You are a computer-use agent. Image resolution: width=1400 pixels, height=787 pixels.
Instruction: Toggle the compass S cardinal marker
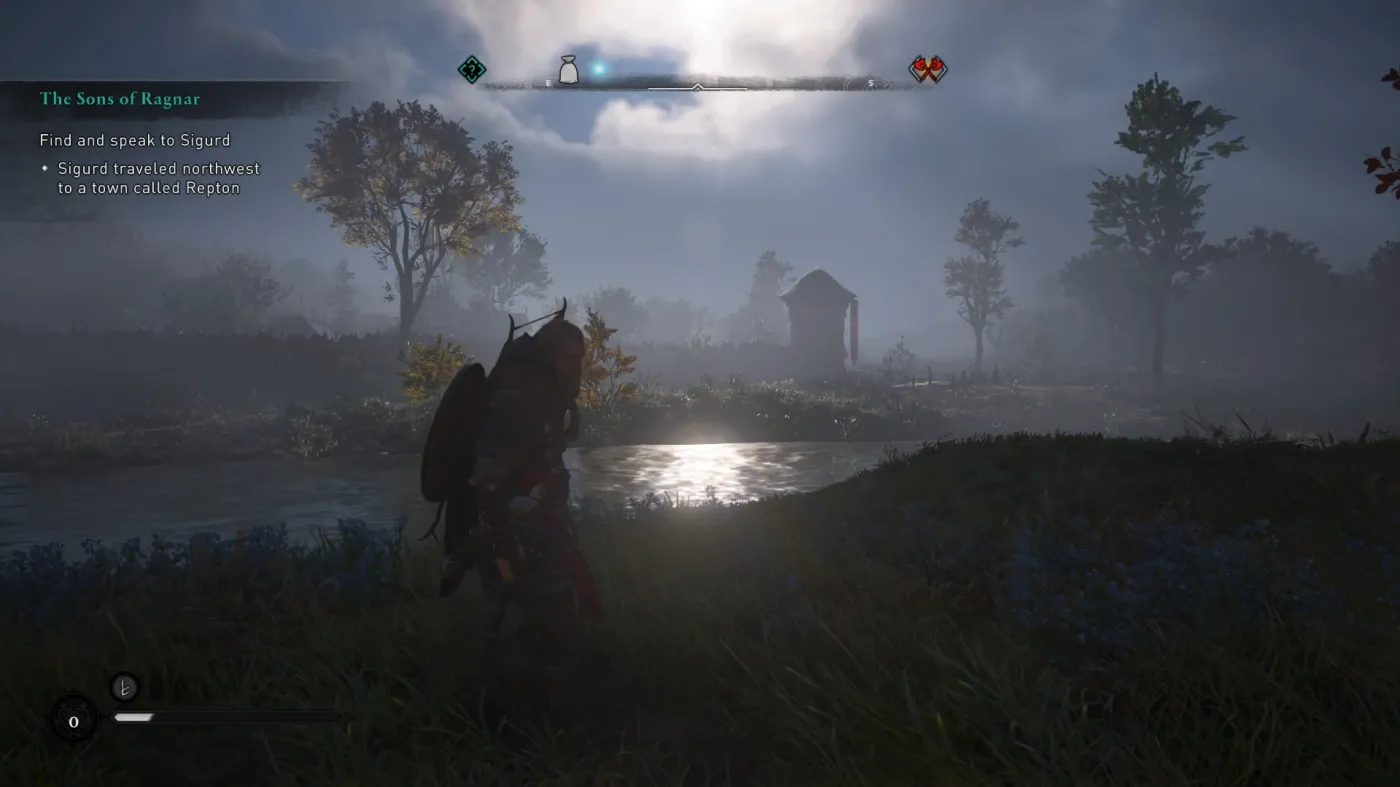870,84
